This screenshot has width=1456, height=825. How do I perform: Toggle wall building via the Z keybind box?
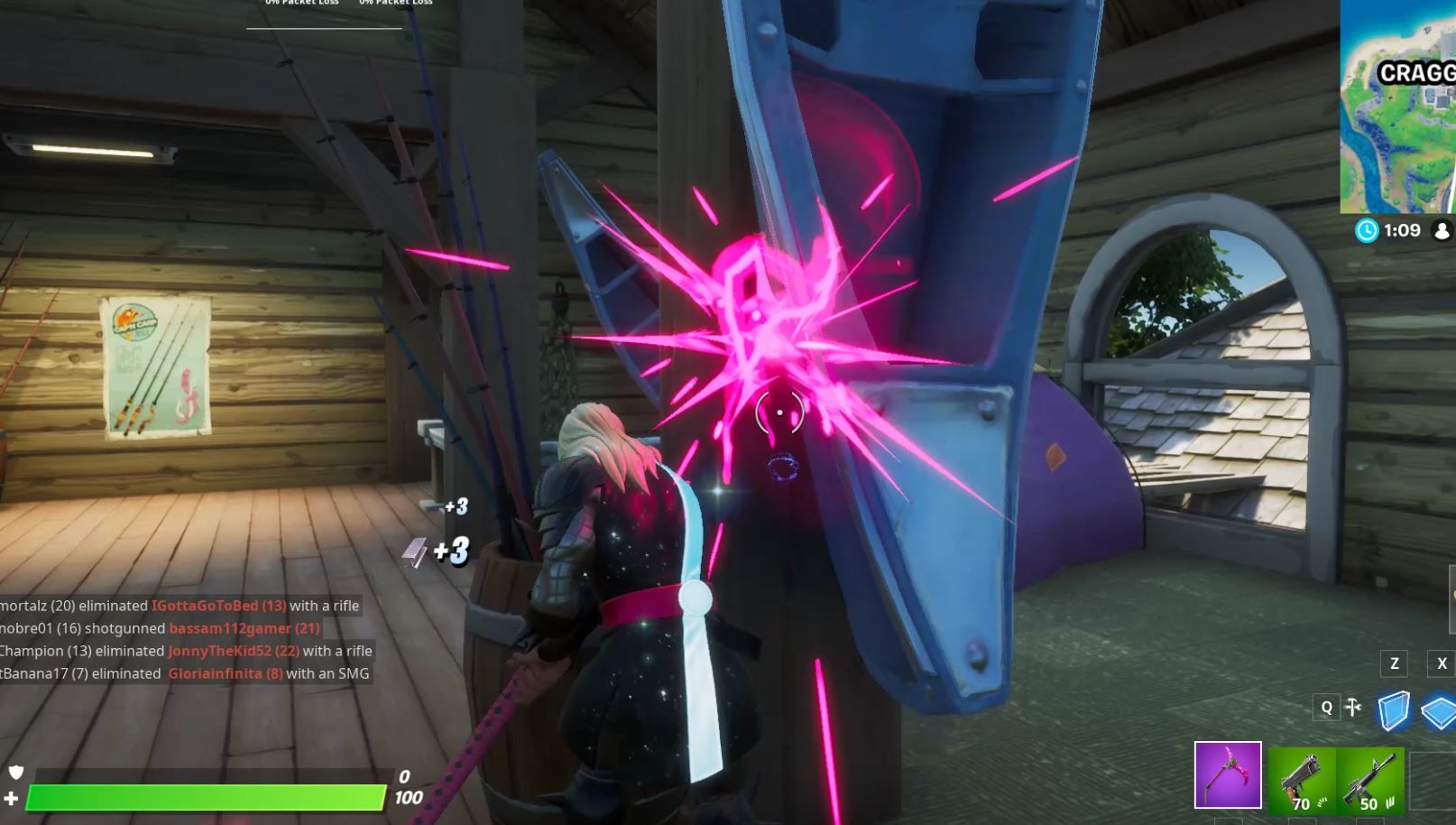[x=1393, y=663]
